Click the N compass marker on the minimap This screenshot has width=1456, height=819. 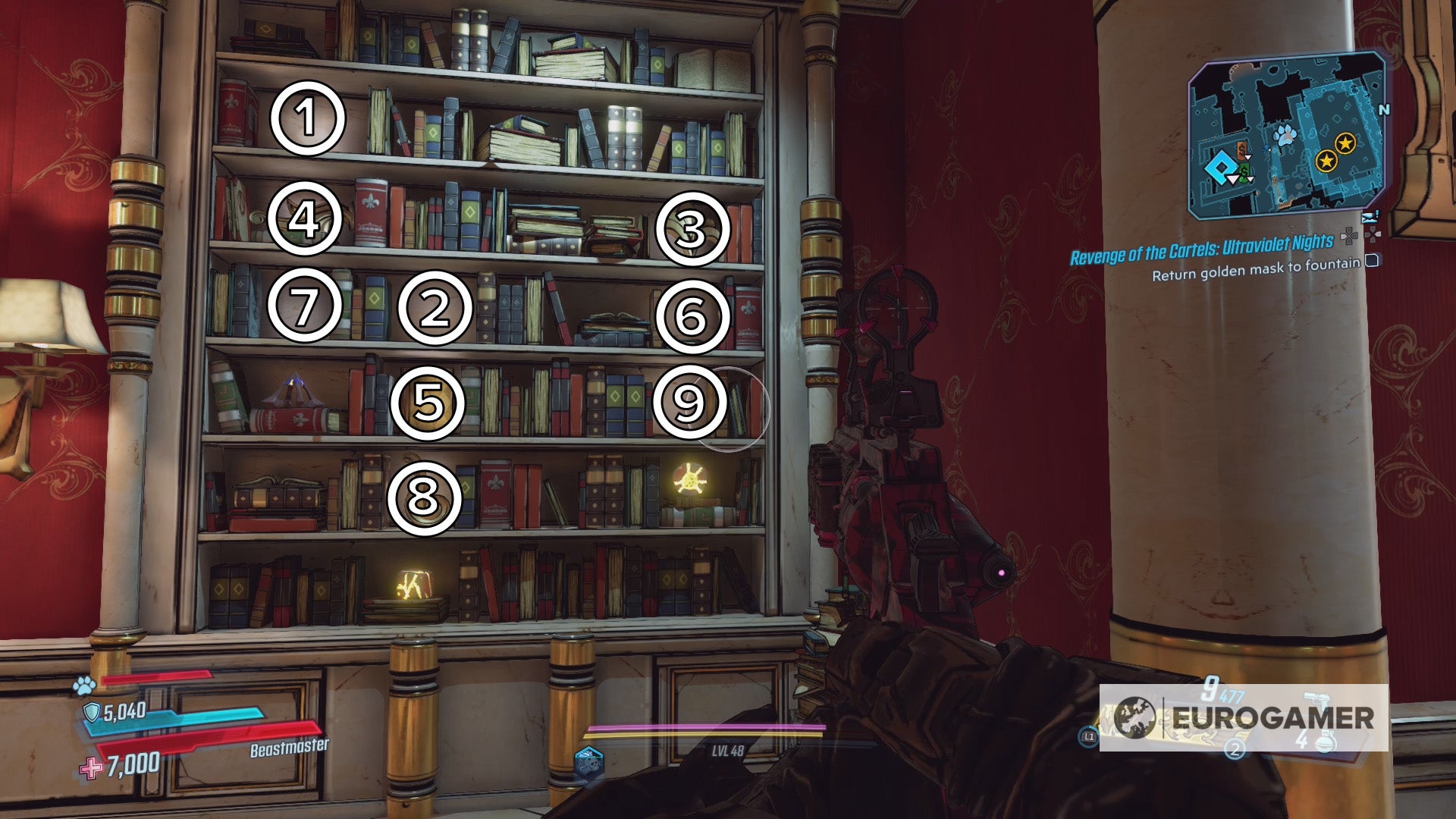pyautogui.click(x=1384, y=108)
